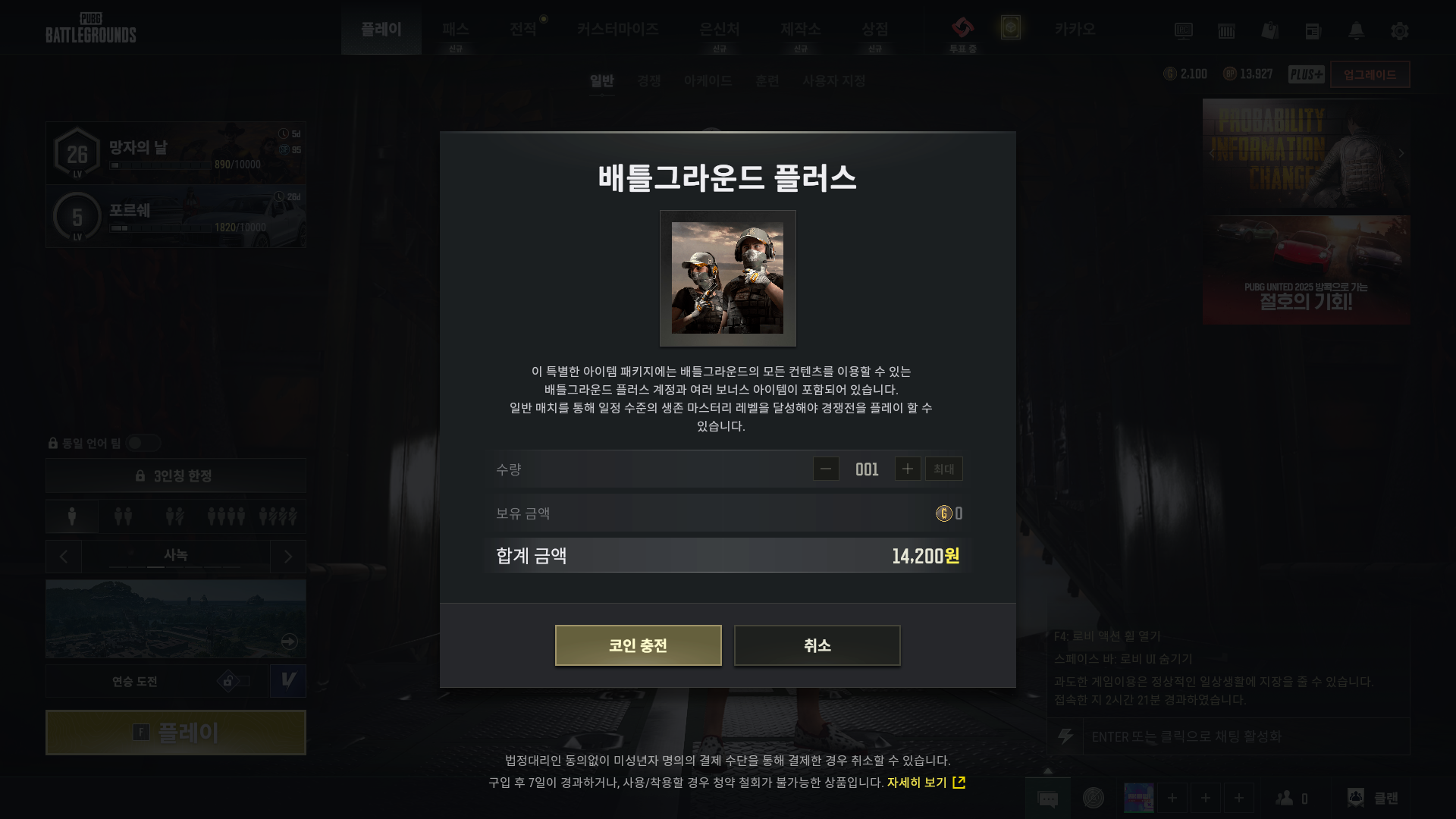Click the right arrow on probability banner
This screenshot has width=1456, height=819.
tap(1401, 152)
